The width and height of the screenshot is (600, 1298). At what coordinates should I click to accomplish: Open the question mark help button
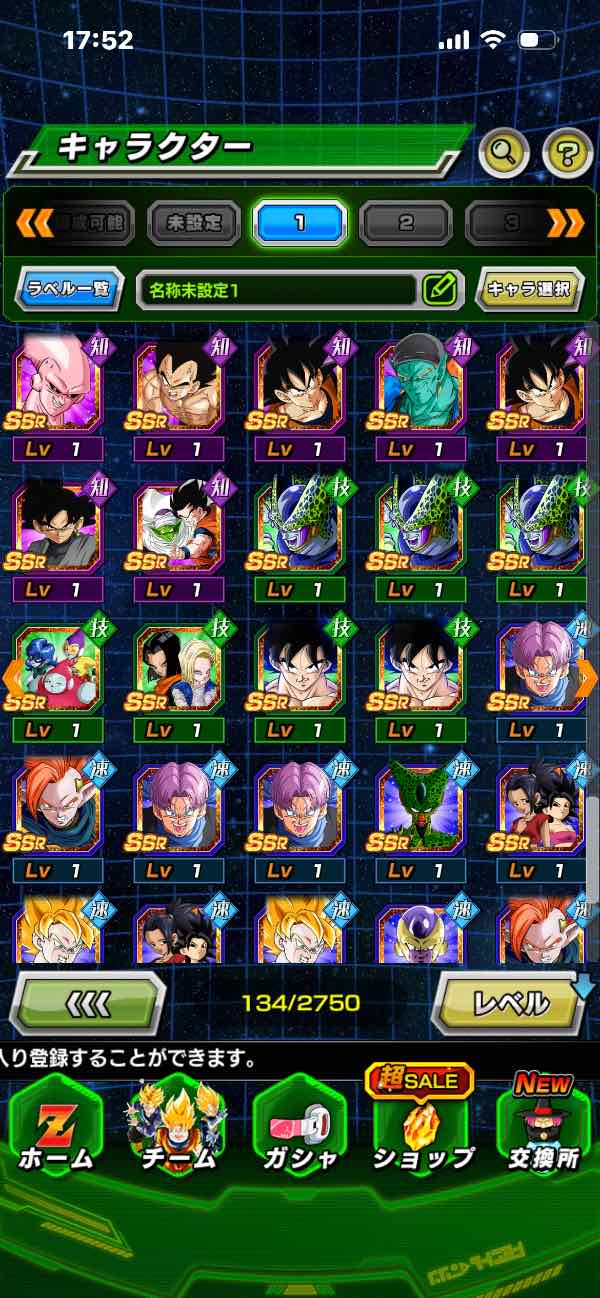pyautogui.click(x=567, y=152)
